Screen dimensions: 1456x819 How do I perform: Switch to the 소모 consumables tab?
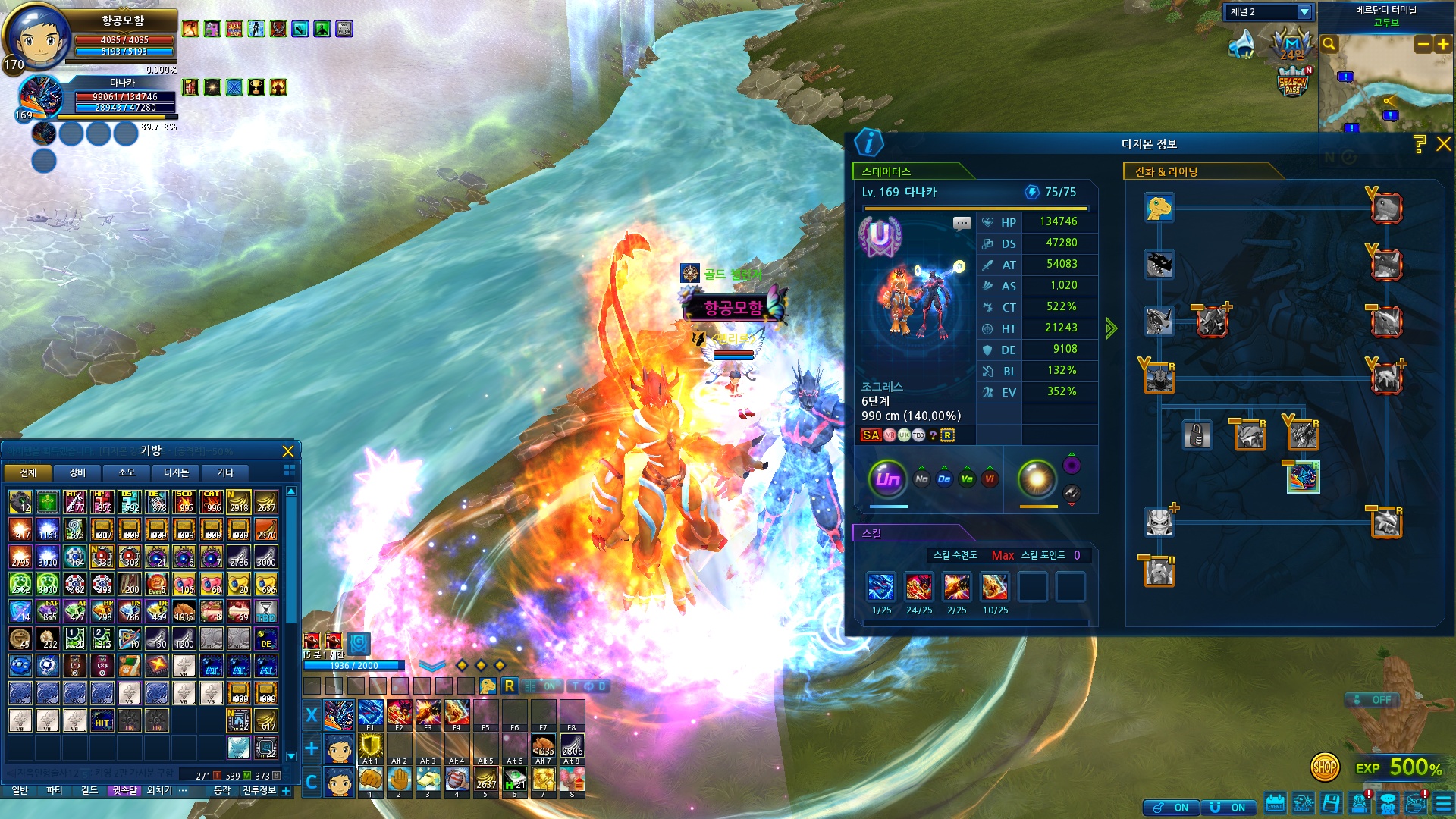click(127, 472)
